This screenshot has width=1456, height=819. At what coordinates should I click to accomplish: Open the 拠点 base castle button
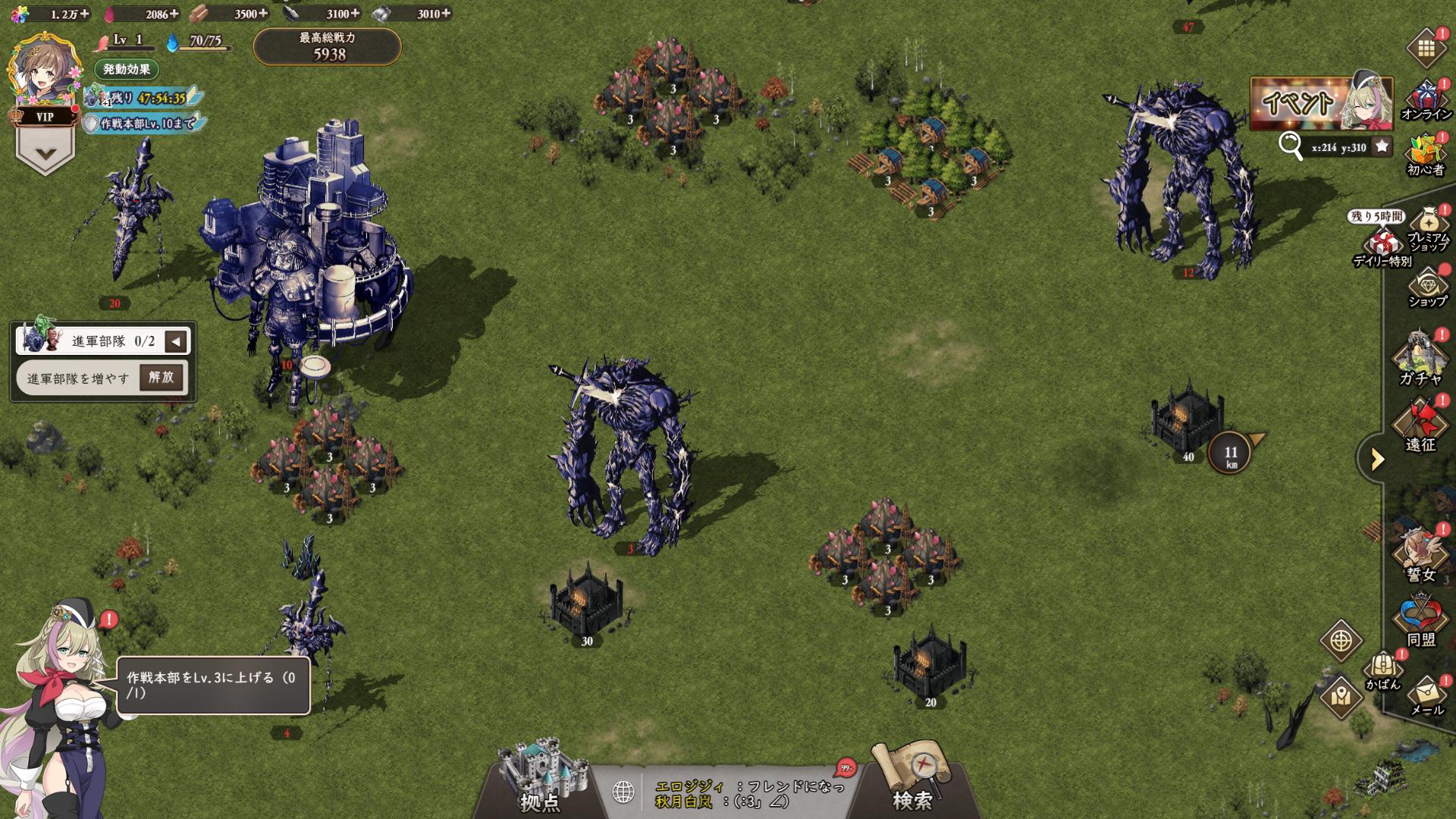pyautogui.click(x=541, y=777)
